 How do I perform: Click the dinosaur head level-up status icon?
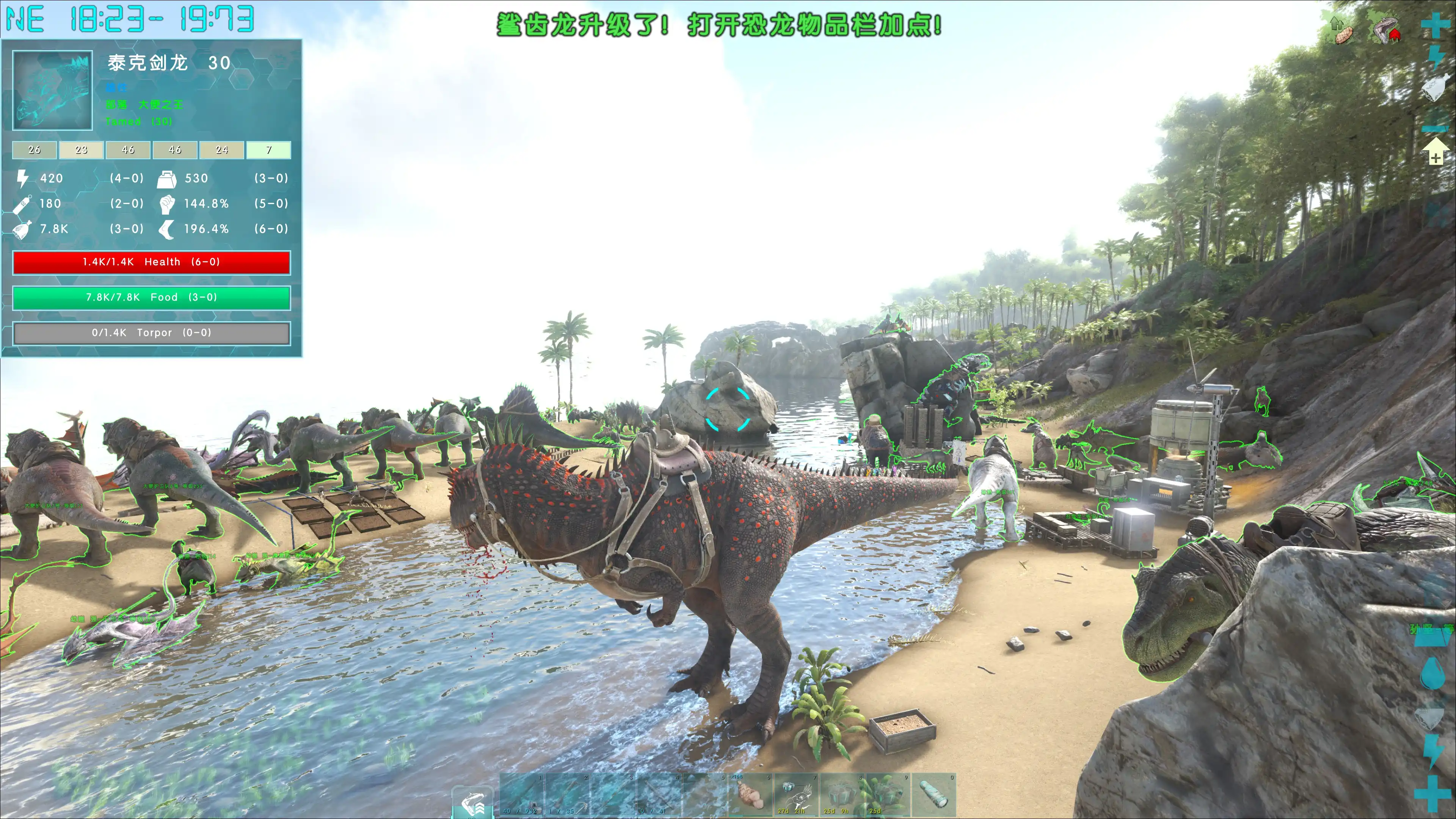(x=1385, y=30)
